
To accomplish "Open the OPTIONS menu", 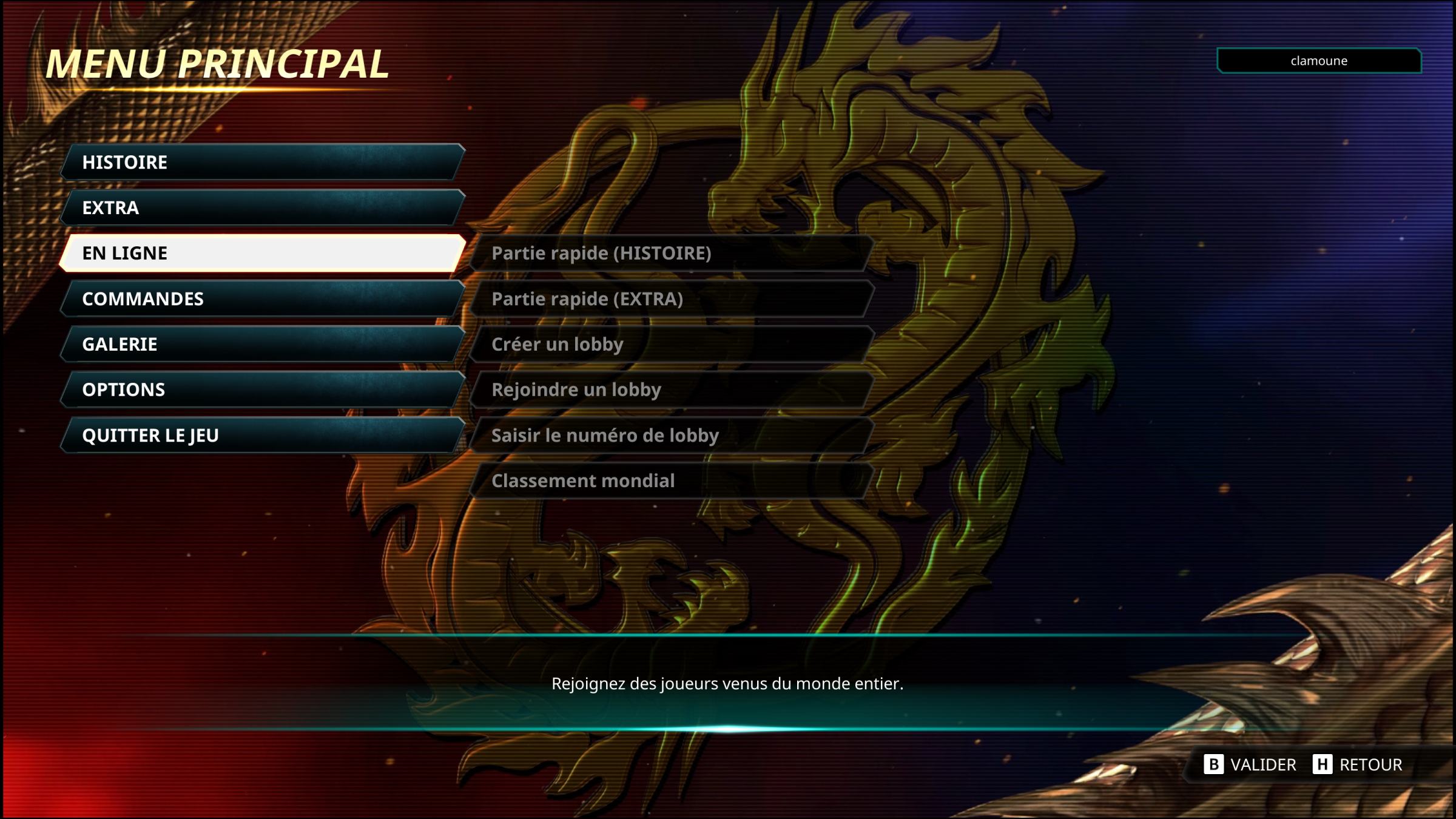I will (262, 389).
